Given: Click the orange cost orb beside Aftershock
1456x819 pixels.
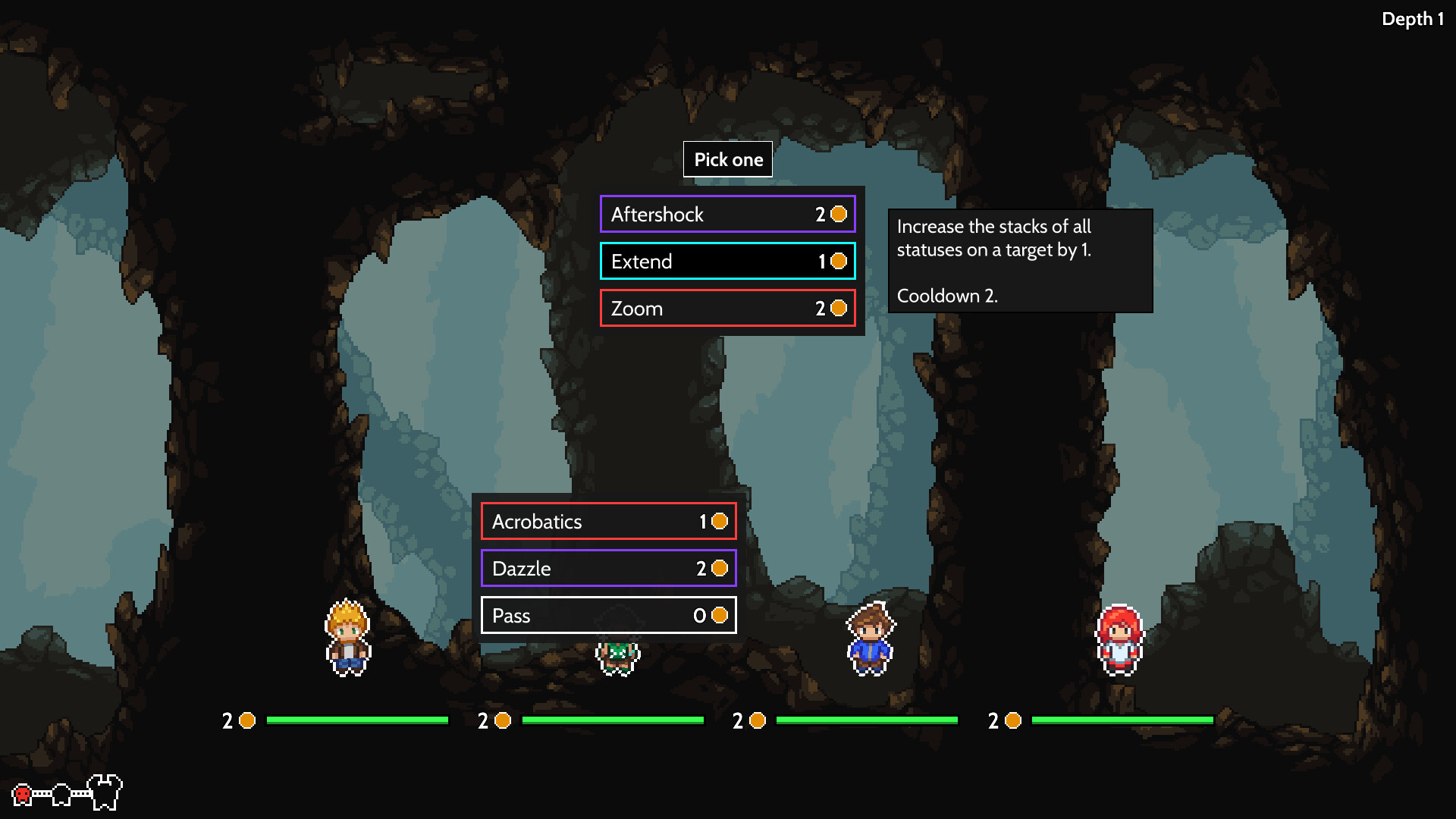Looking at the screenshot, I should coord(837,215).
